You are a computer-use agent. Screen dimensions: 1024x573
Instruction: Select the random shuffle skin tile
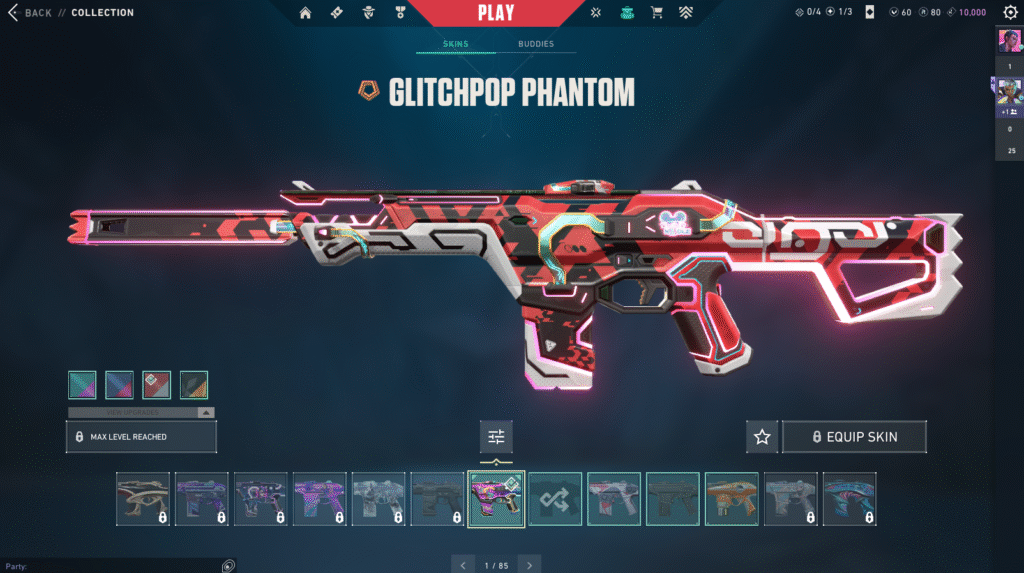pos(555,498)
